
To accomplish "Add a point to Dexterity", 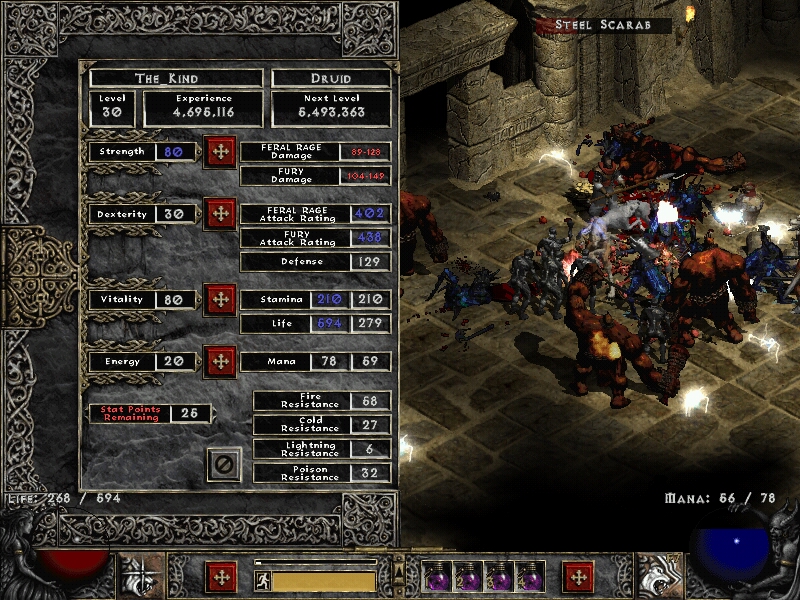I will 219,214.
